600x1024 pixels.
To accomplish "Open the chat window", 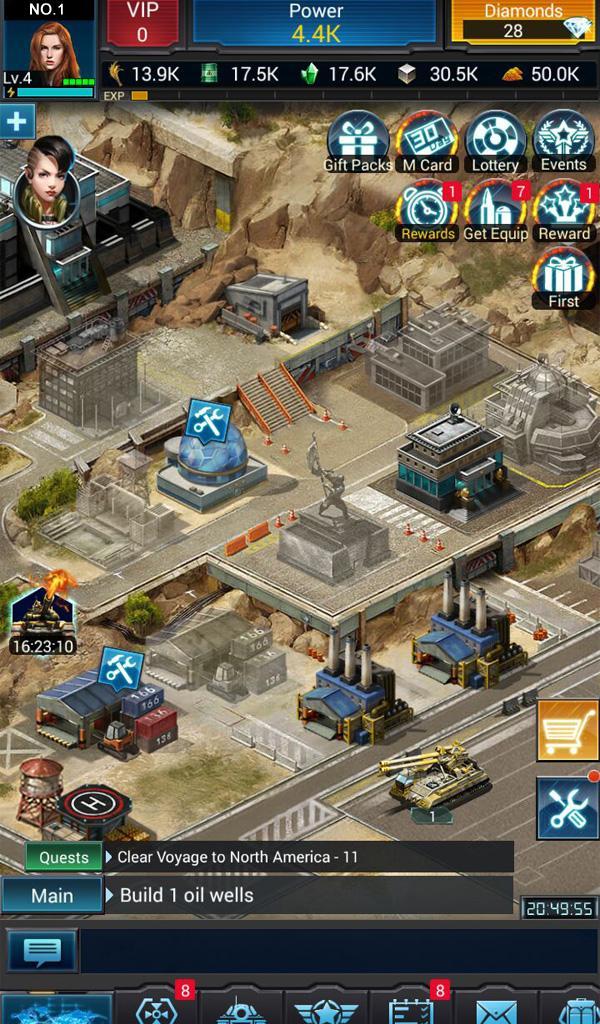I will coord(42,950).
